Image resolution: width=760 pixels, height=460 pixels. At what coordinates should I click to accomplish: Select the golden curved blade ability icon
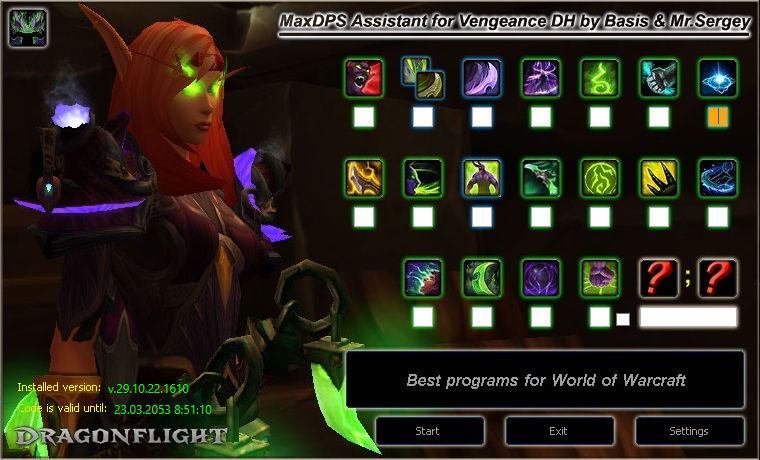point(363,177)
